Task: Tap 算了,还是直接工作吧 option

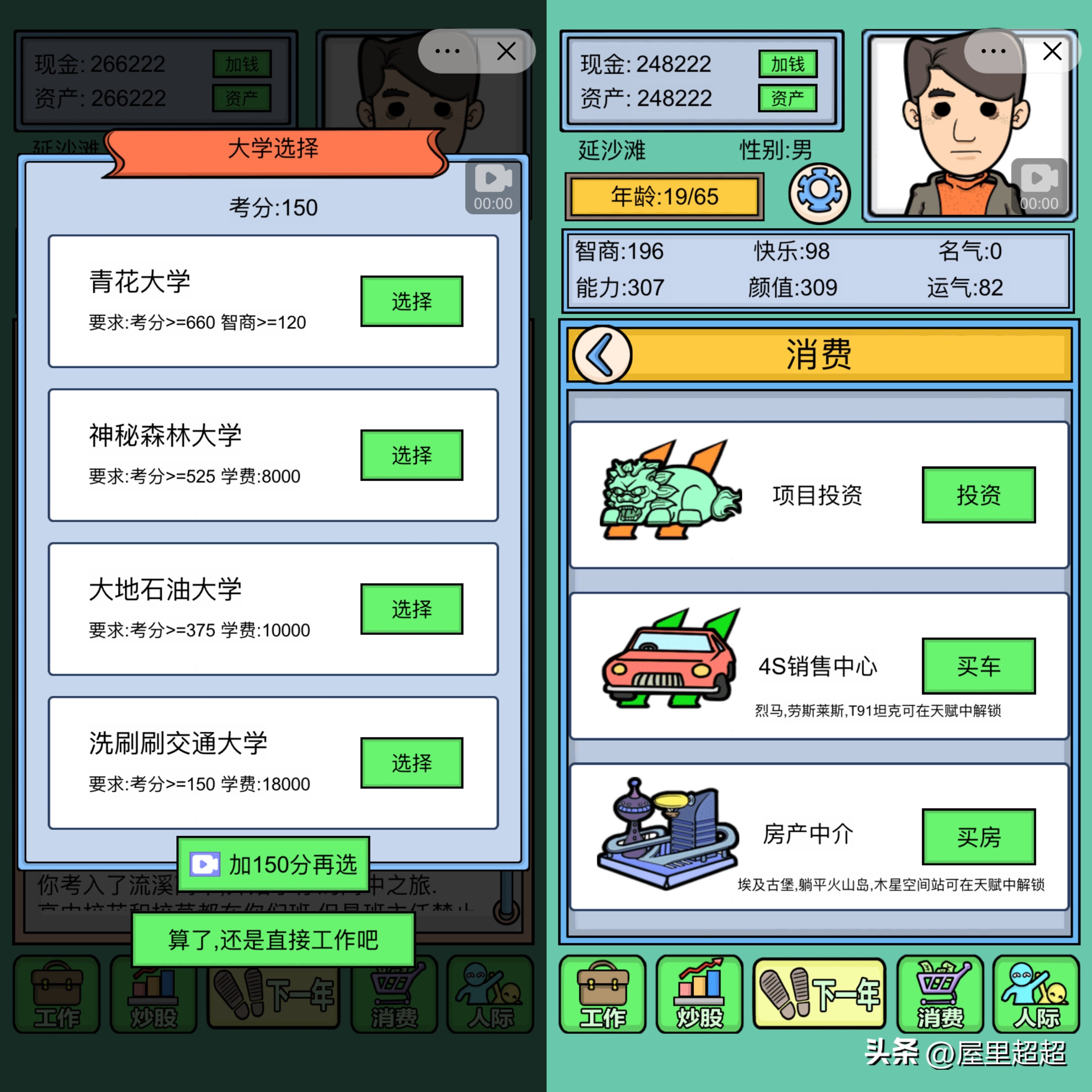Action: coord(273,938)
